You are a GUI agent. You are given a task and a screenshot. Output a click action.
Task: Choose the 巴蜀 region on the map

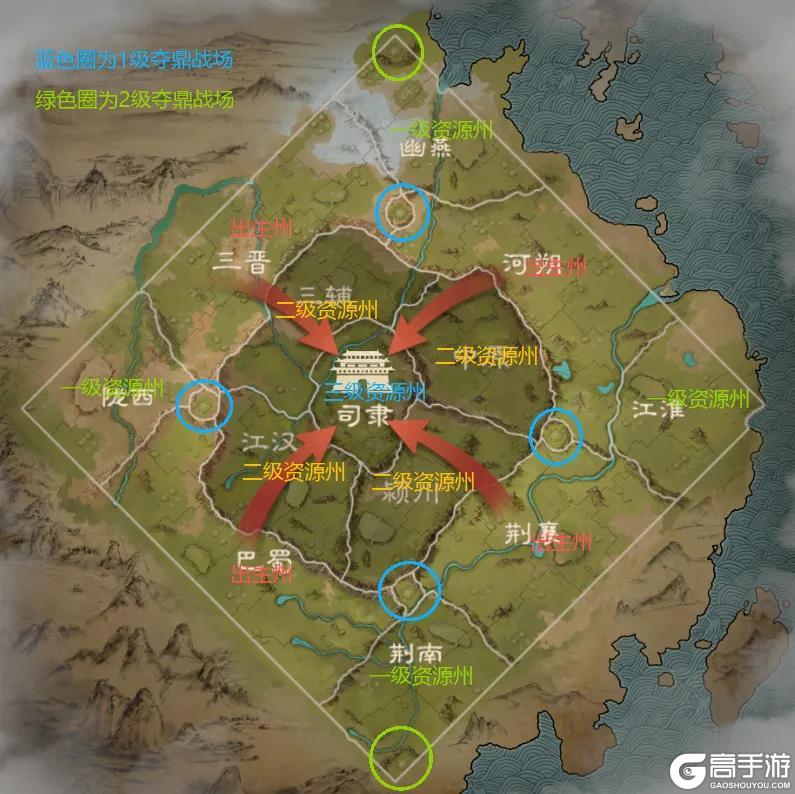pos(262,557)
